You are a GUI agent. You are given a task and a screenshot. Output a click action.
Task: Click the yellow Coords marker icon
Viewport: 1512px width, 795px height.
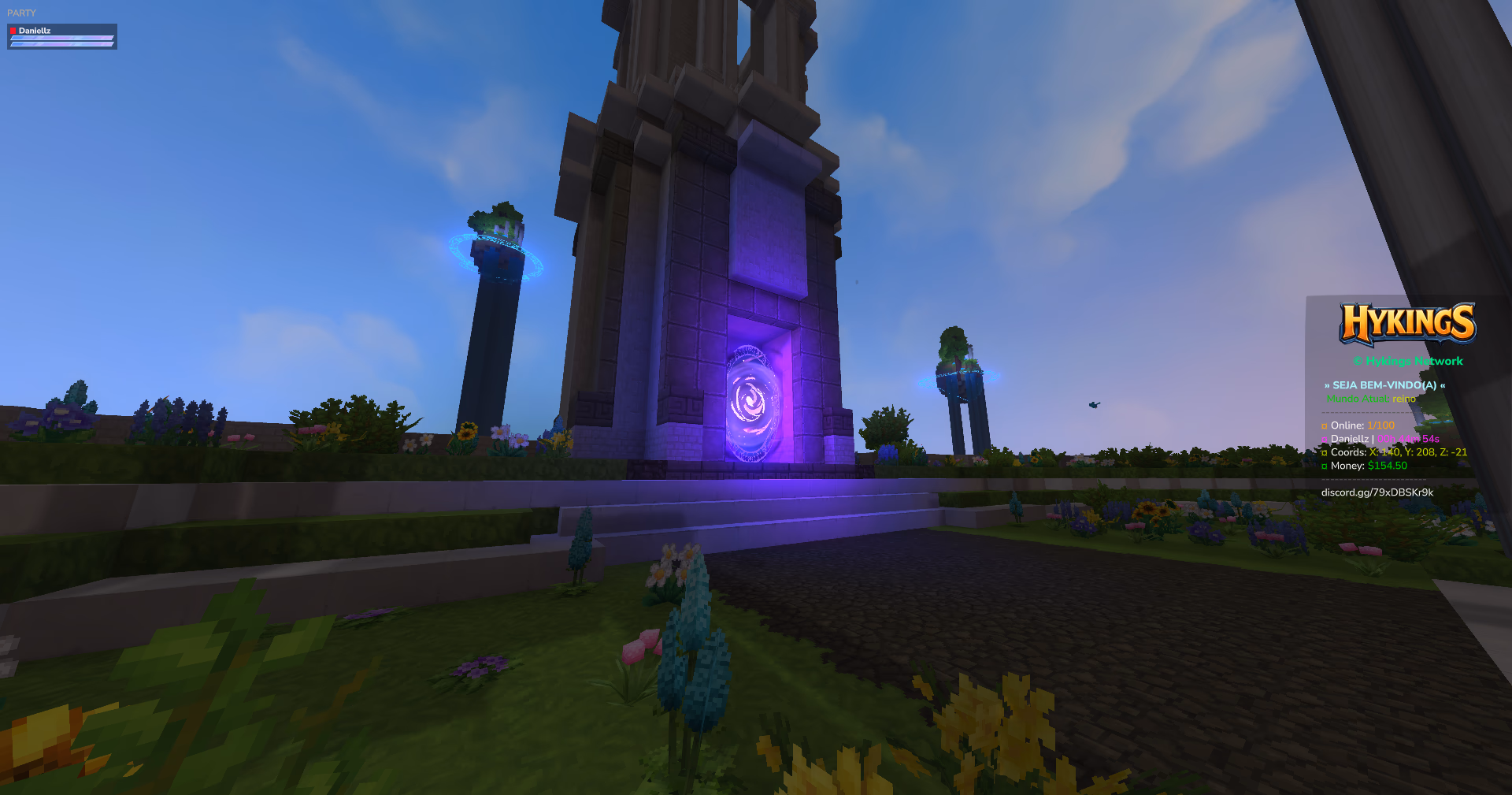[x=1325, y=452]
